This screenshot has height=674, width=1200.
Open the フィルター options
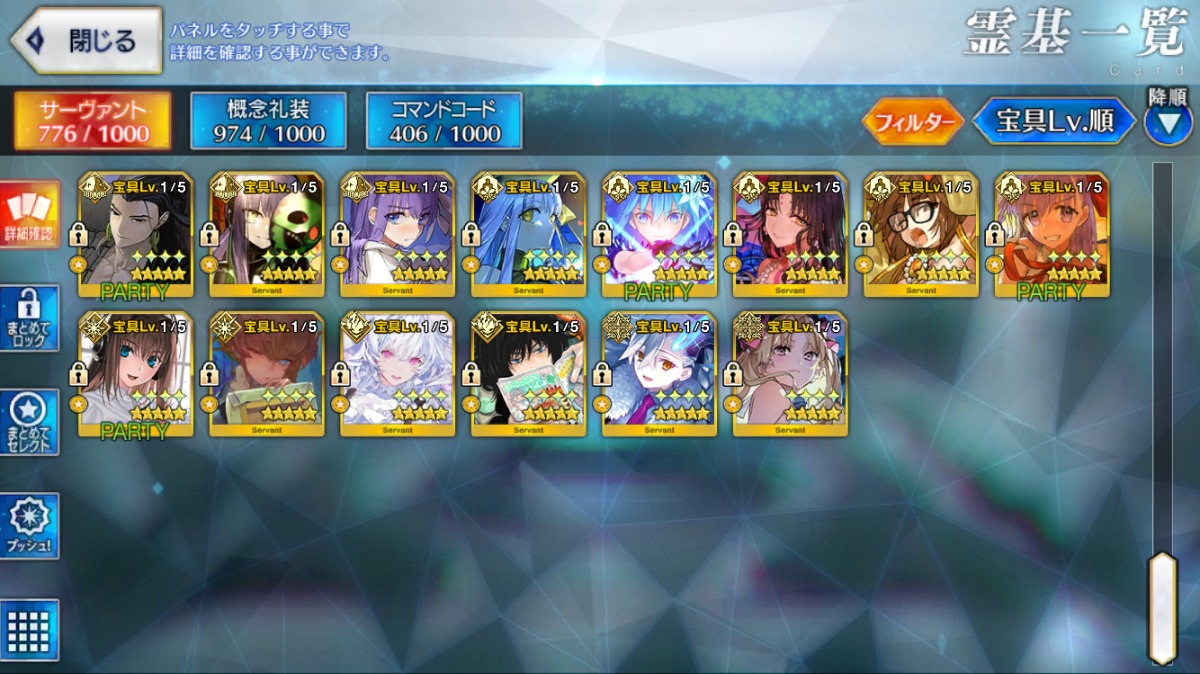[x=912, y=122]
